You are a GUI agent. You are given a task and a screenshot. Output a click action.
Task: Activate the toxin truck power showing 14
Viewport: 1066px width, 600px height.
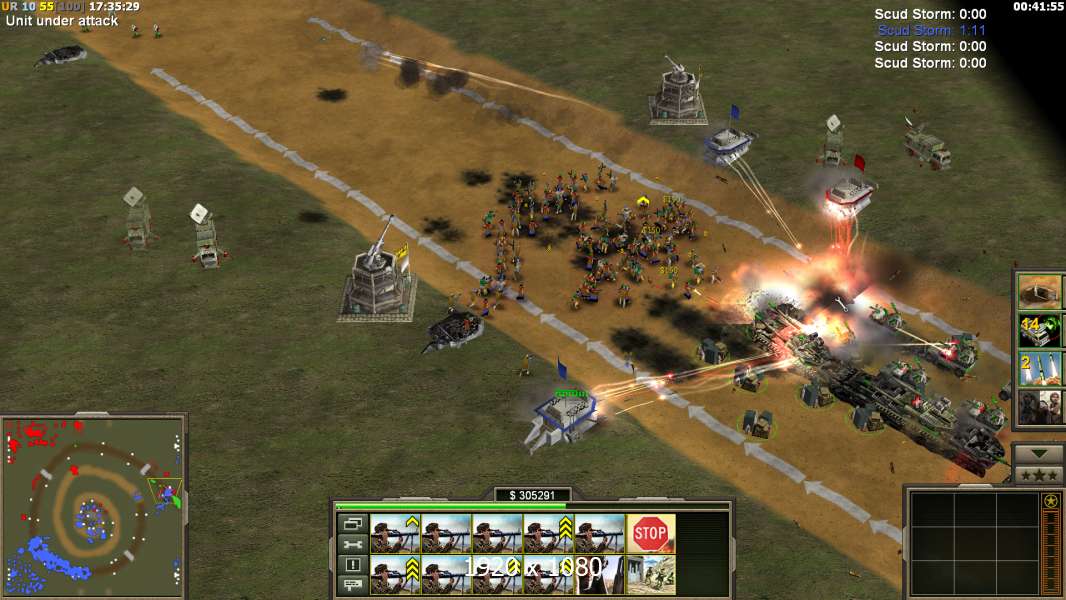click(x=1040, y=330)
